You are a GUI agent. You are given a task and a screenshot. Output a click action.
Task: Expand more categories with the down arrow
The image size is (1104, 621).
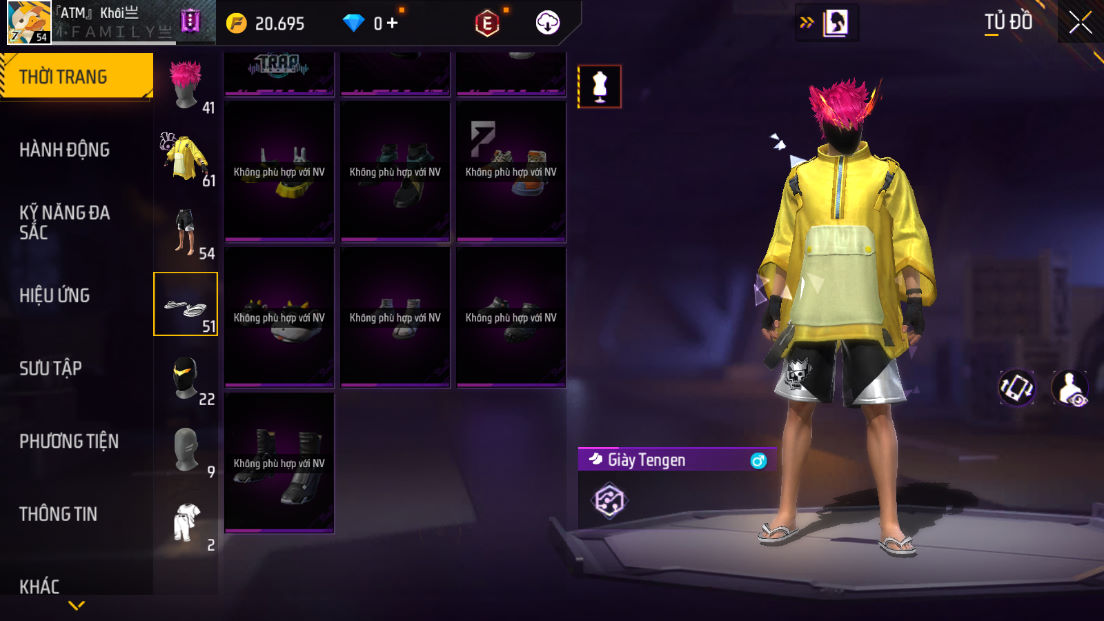76,605
